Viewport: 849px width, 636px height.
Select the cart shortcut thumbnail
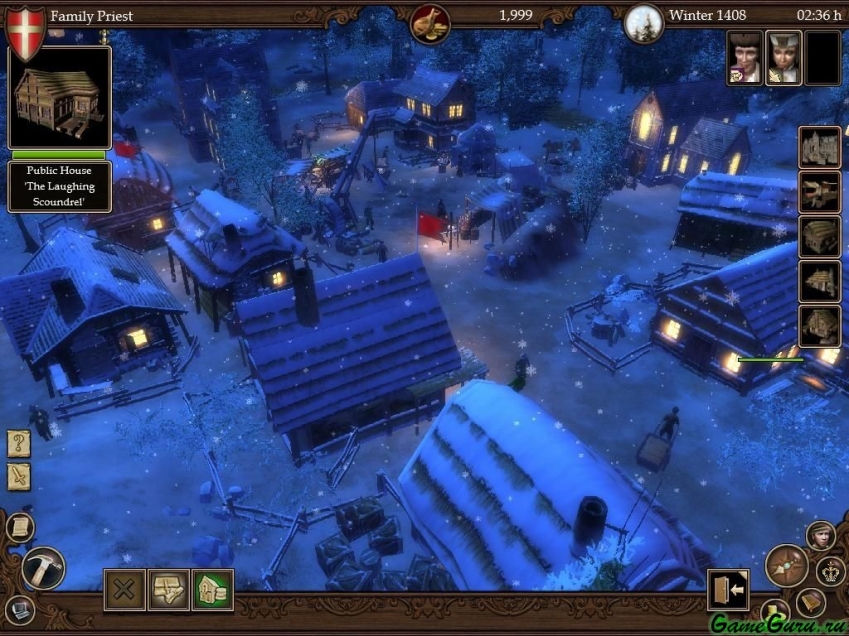tap(819, 192)
